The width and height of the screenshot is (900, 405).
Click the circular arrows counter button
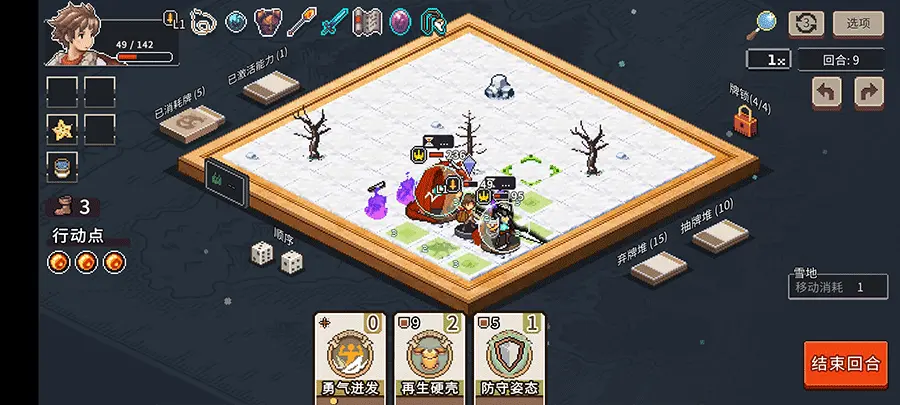click(806, 23)
